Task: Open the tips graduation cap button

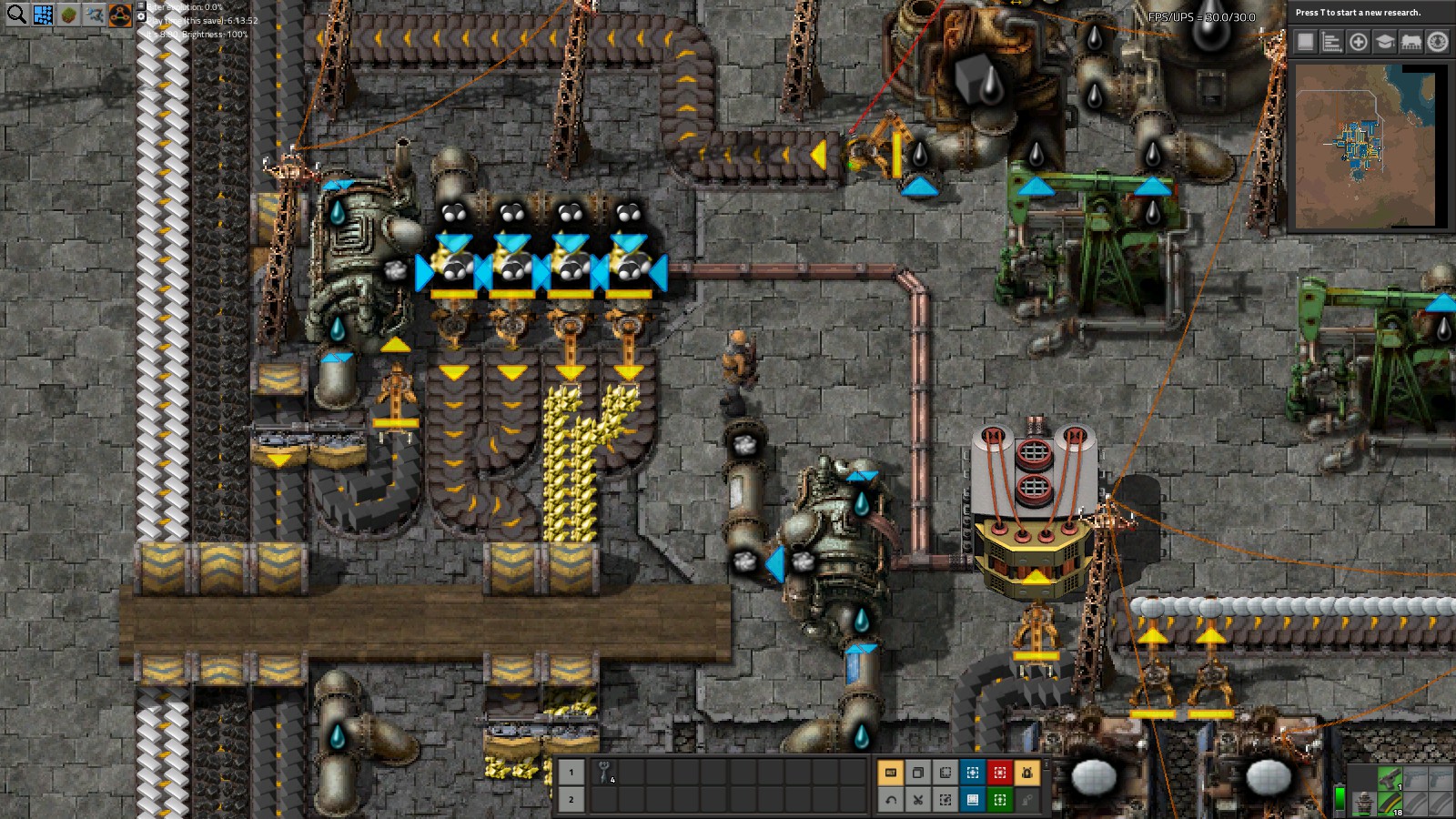Action: click(1384, 42)
